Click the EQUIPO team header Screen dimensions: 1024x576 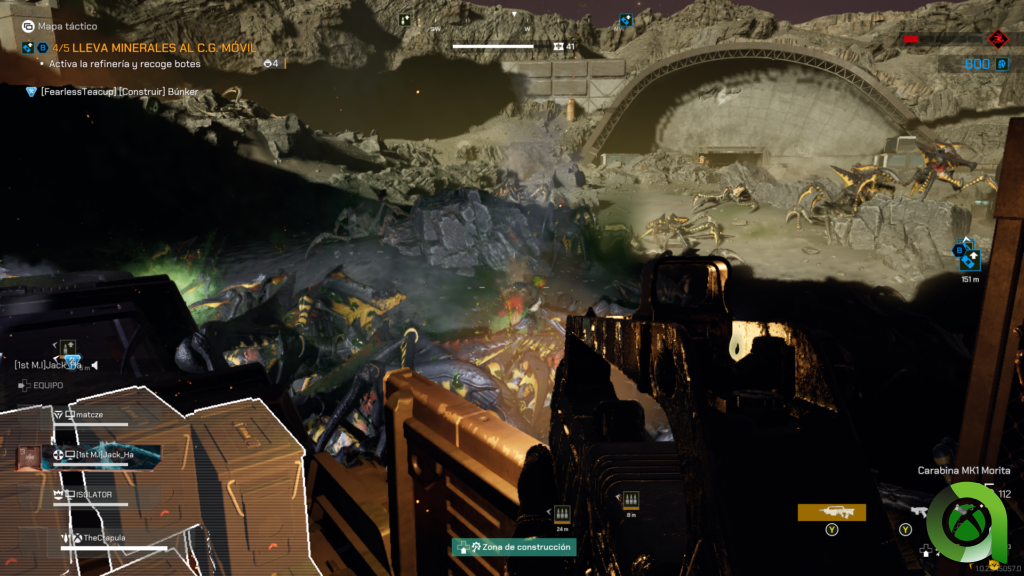coord(47,384)
